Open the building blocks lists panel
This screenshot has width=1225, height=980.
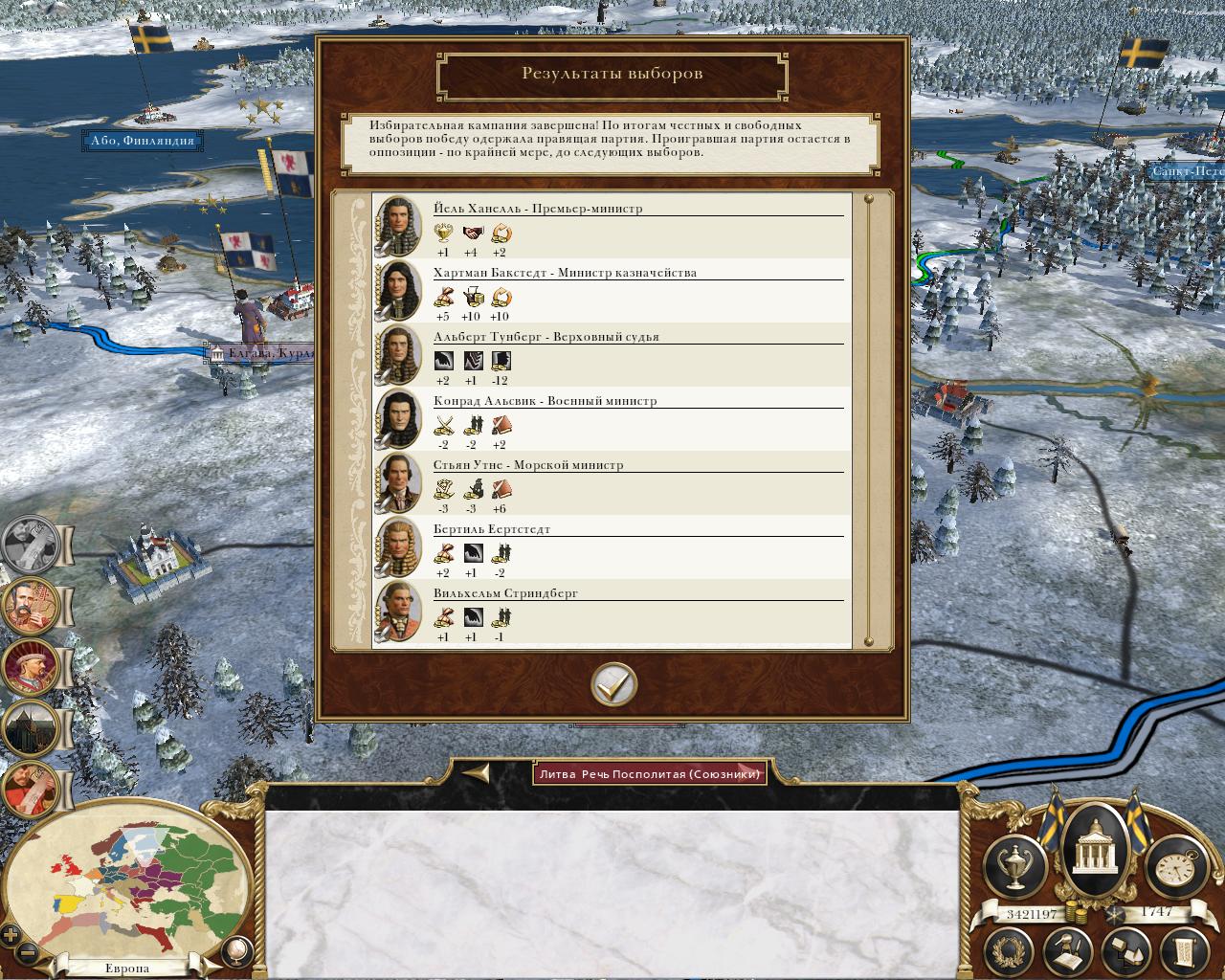pos(1125,950)
